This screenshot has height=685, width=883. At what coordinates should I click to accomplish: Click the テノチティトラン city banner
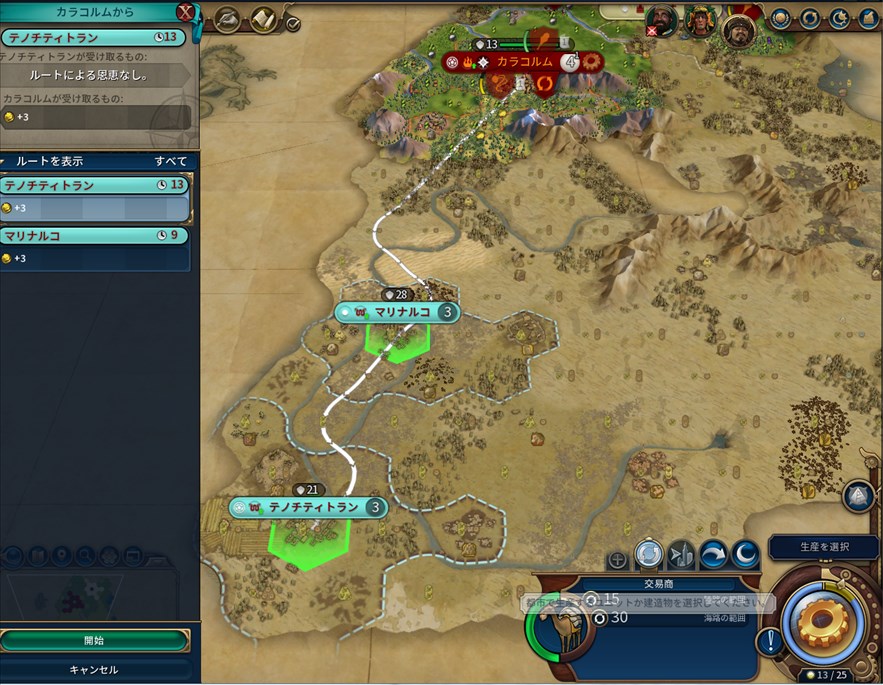(x=308, y=507)
